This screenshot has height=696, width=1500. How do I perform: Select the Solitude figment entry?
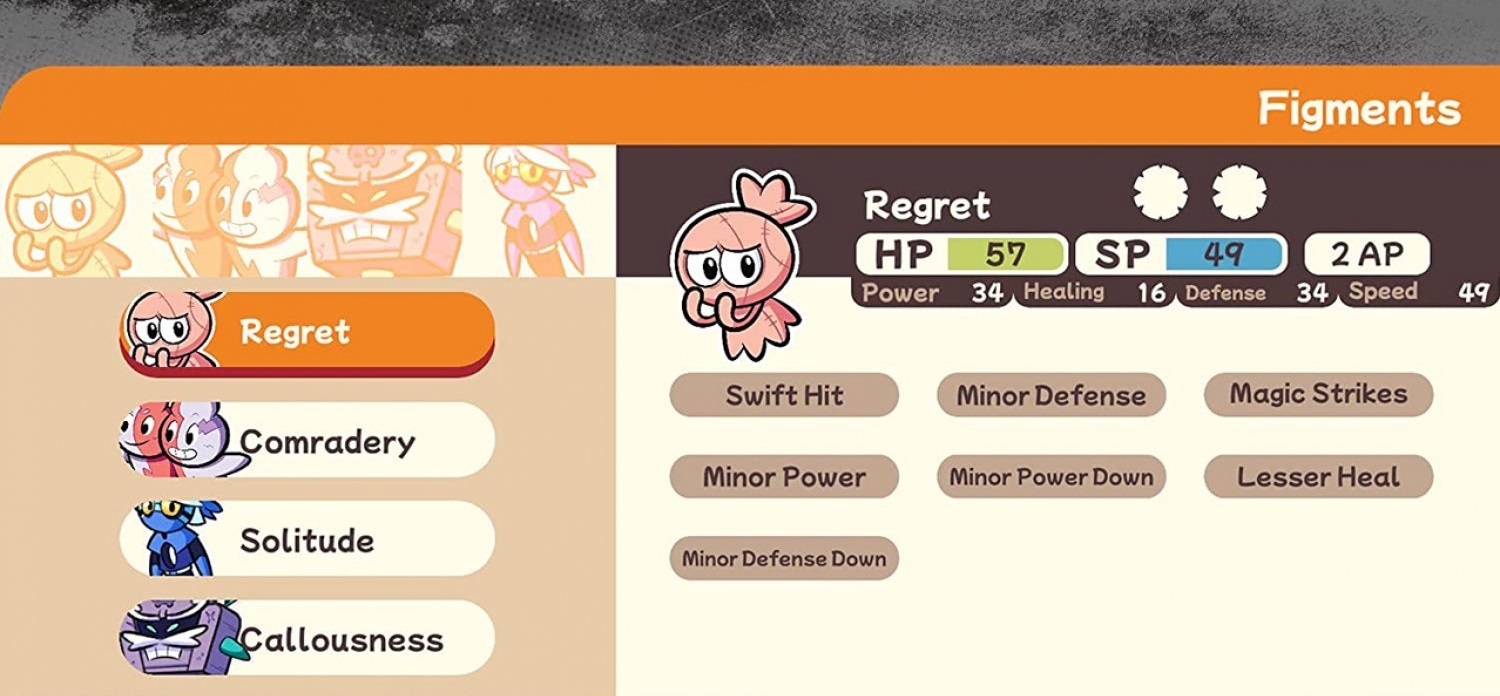[307, 540]
